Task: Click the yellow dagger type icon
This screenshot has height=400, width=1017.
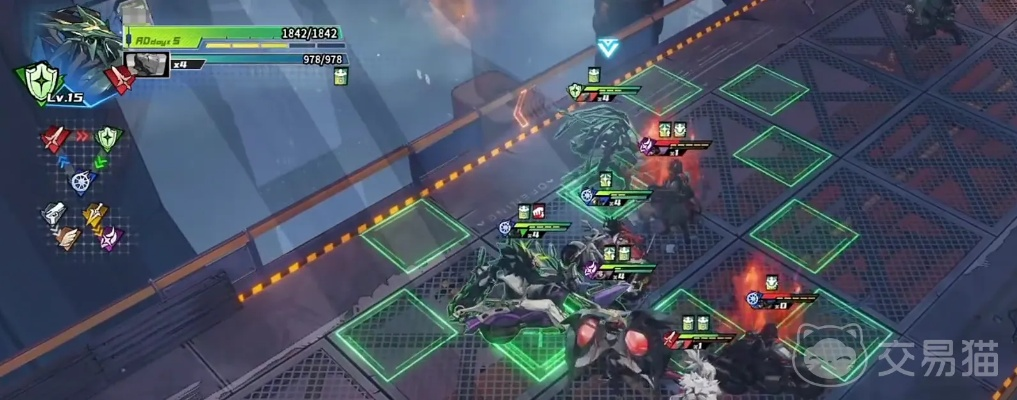Action: [96, 214]
